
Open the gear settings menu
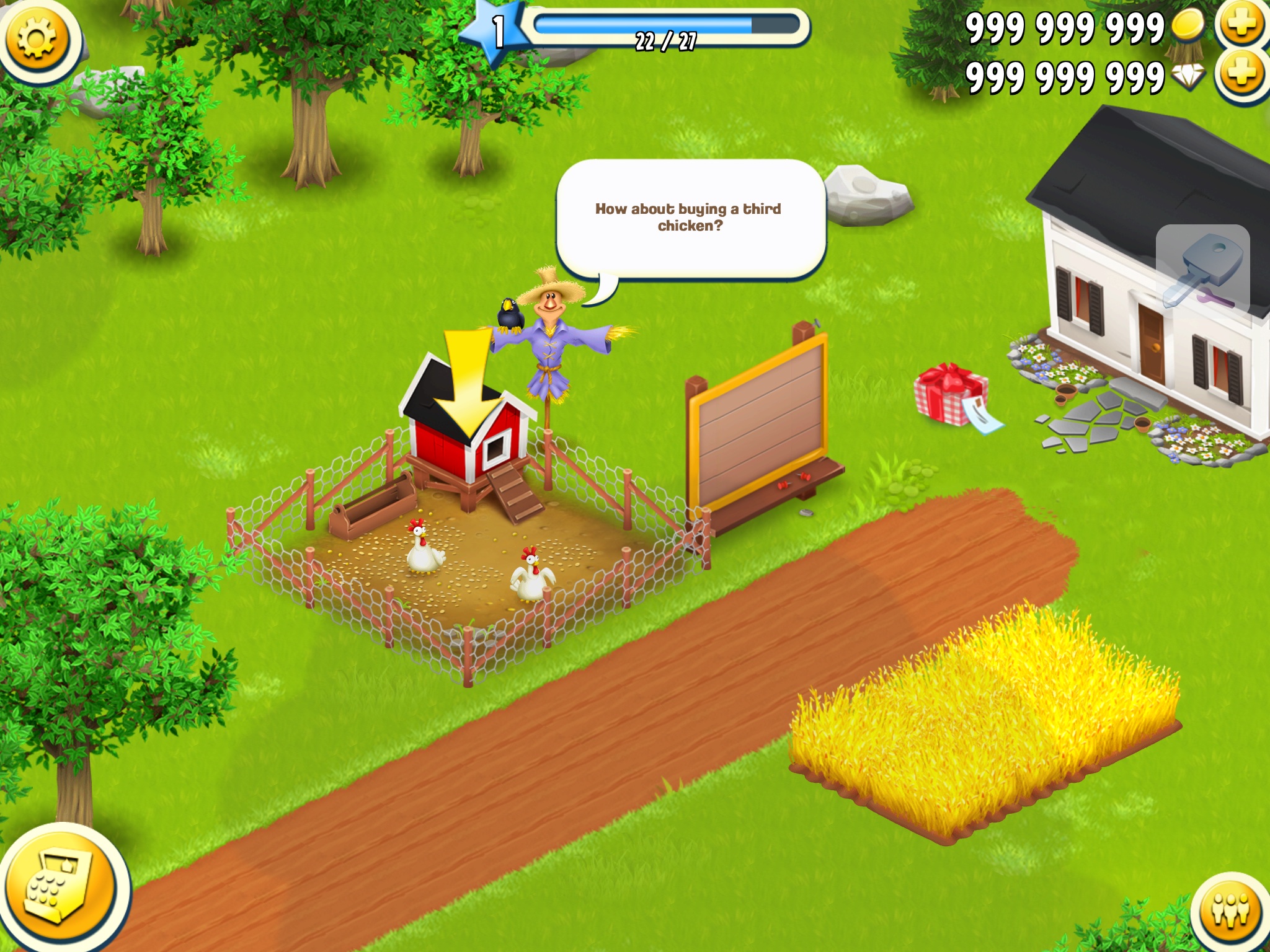(37, 38)
